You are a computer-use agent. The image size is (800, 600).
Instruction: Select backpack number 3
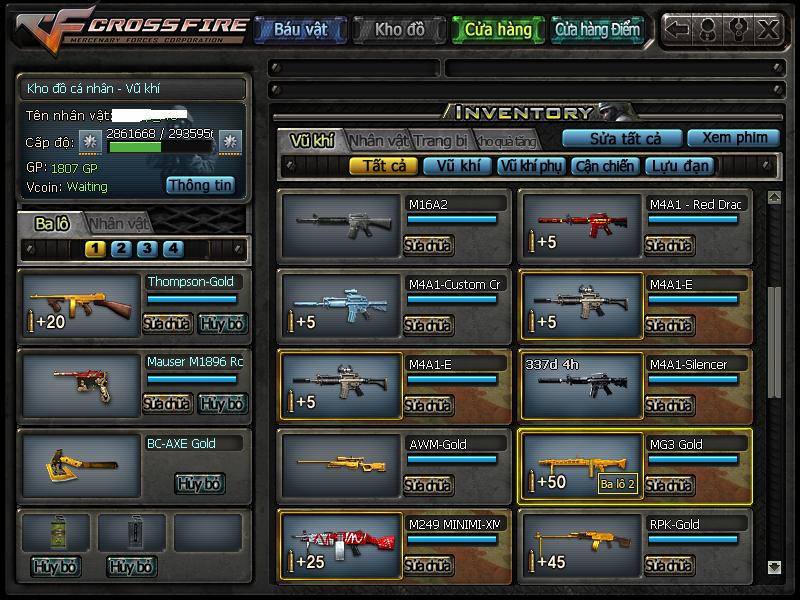pyautogui.click(x=147, y=249)
